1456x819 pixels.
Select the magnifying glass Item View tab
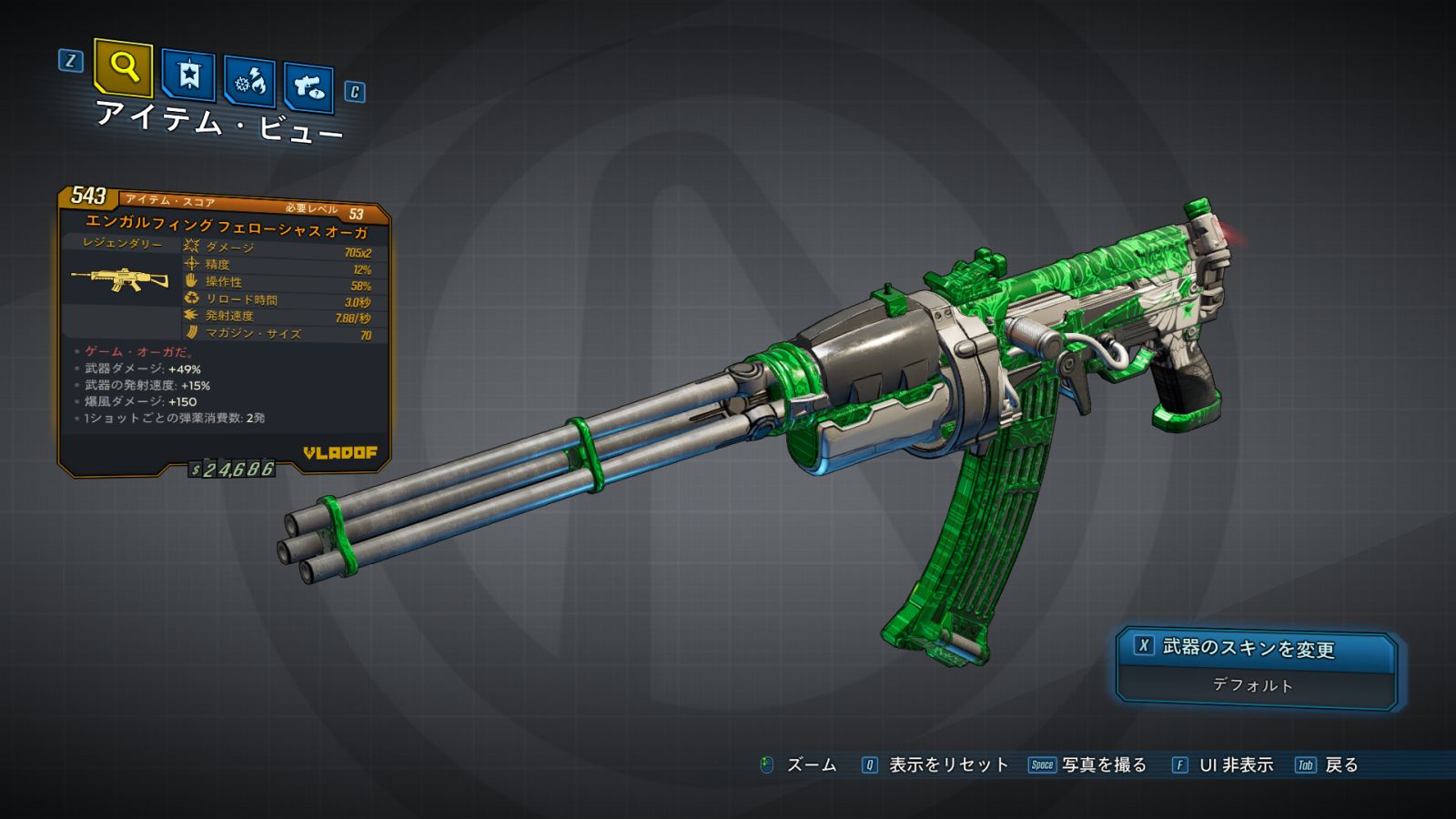[123, 67]
